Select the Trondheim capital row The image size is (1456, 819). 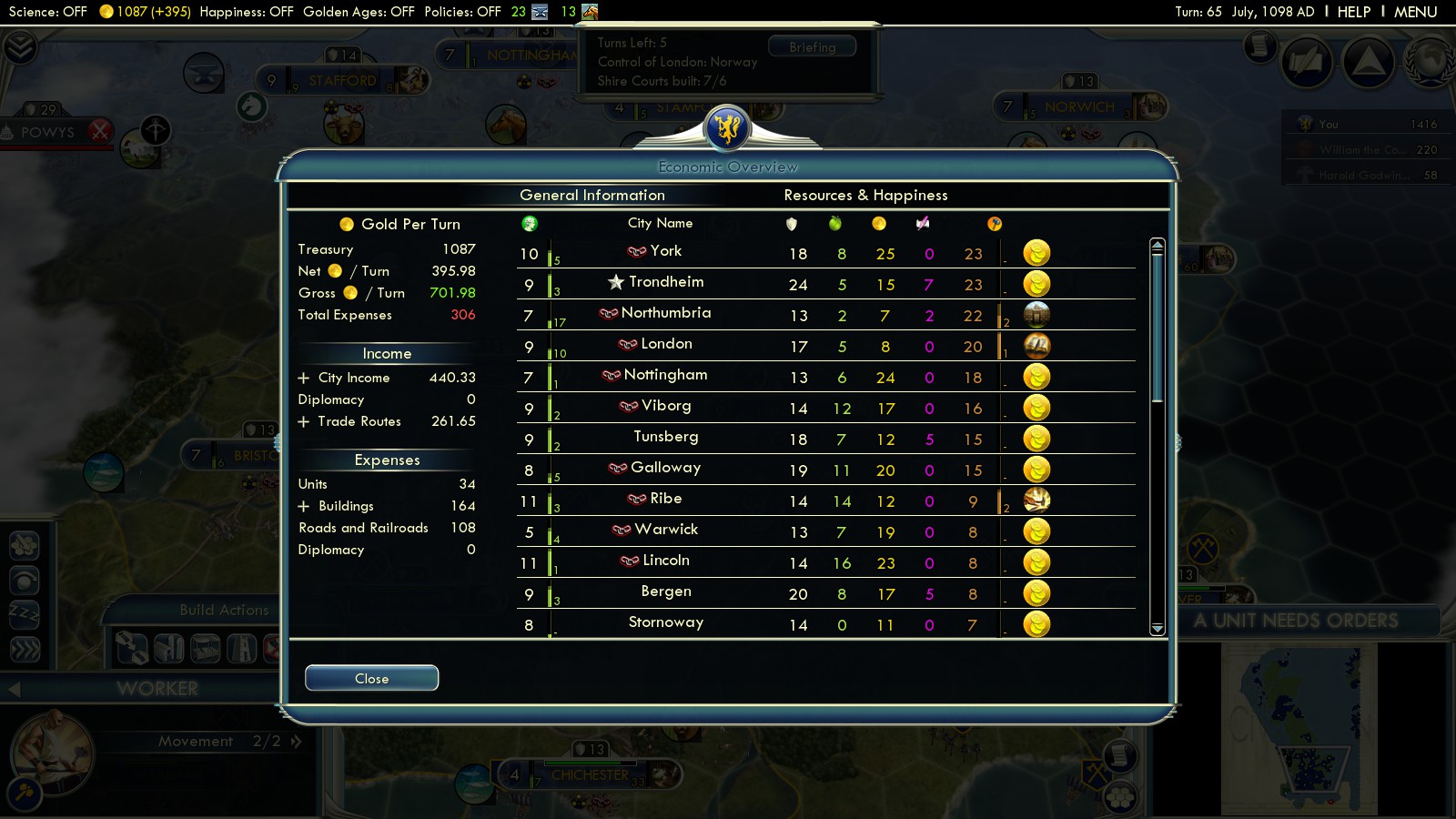(x=665, y=282)
